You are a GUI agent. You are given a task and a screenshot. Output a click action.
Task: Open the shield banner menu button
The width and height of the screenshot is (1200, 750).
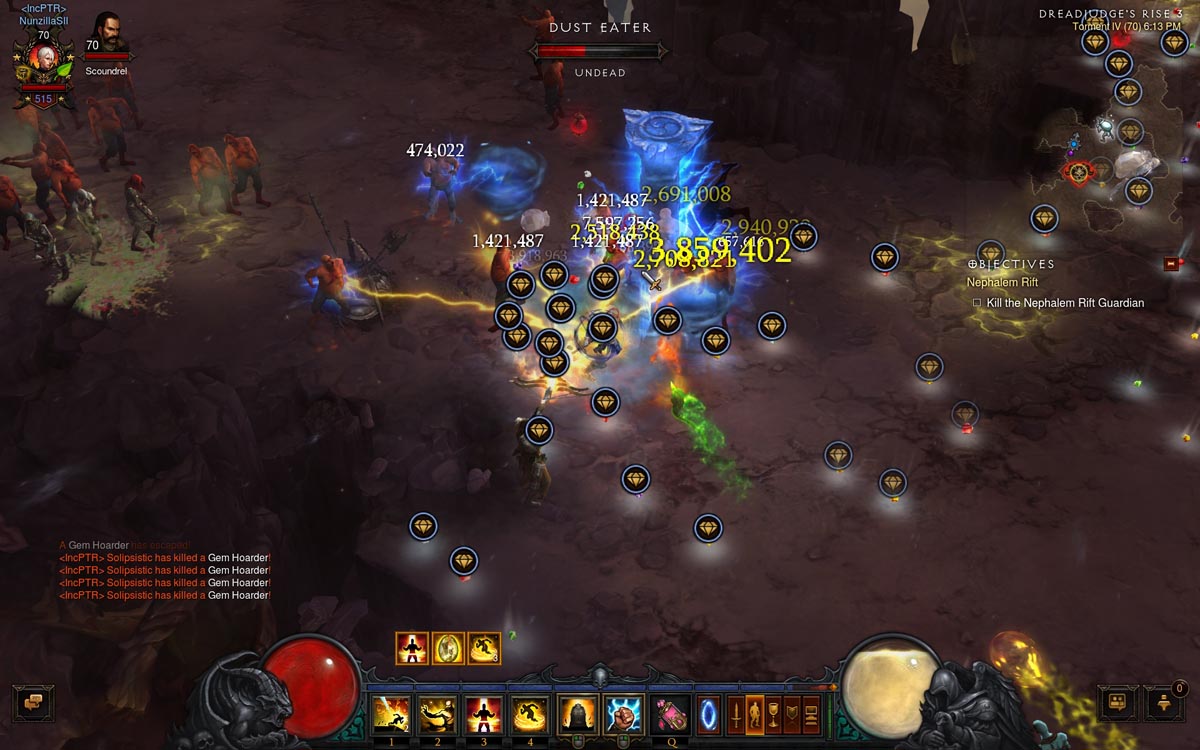pos(792,715)
